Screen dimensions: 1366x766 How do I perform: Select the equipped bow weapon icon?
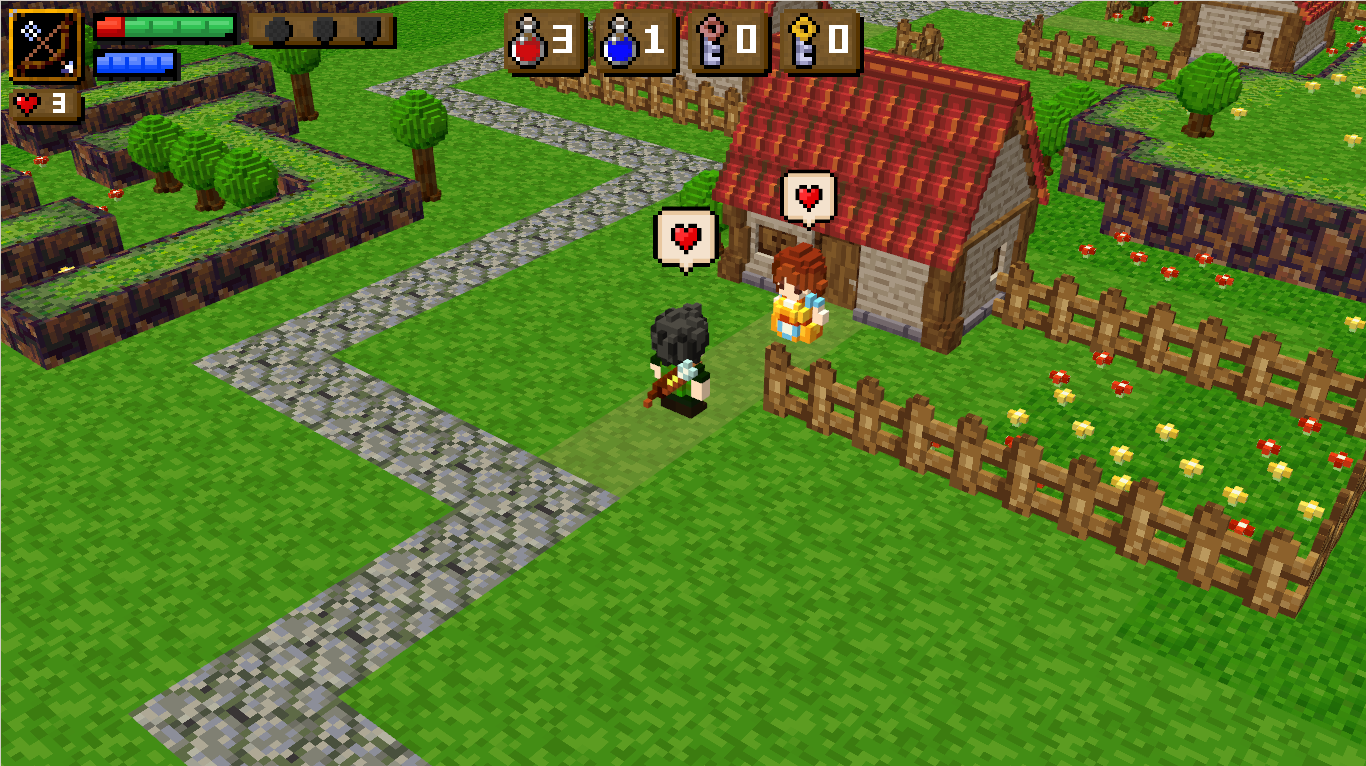[x=45, y=45]
